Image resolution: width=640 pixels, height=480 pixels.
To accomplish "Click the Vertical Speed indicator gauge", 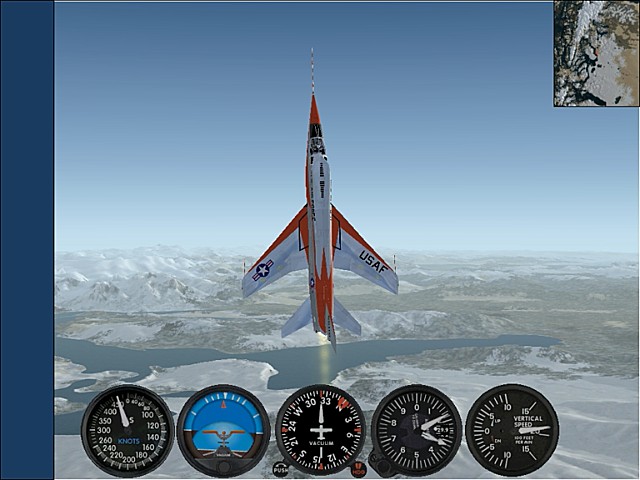I will pyautogui.click(x=513, y=430).
